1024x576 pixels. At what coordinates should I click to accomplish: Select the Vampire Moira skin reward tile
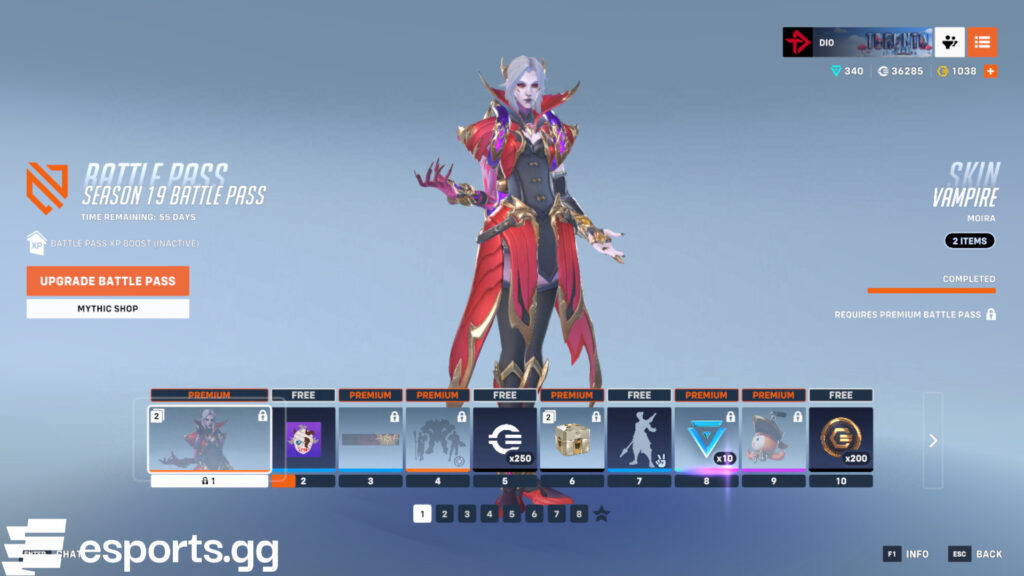[209, 438]
